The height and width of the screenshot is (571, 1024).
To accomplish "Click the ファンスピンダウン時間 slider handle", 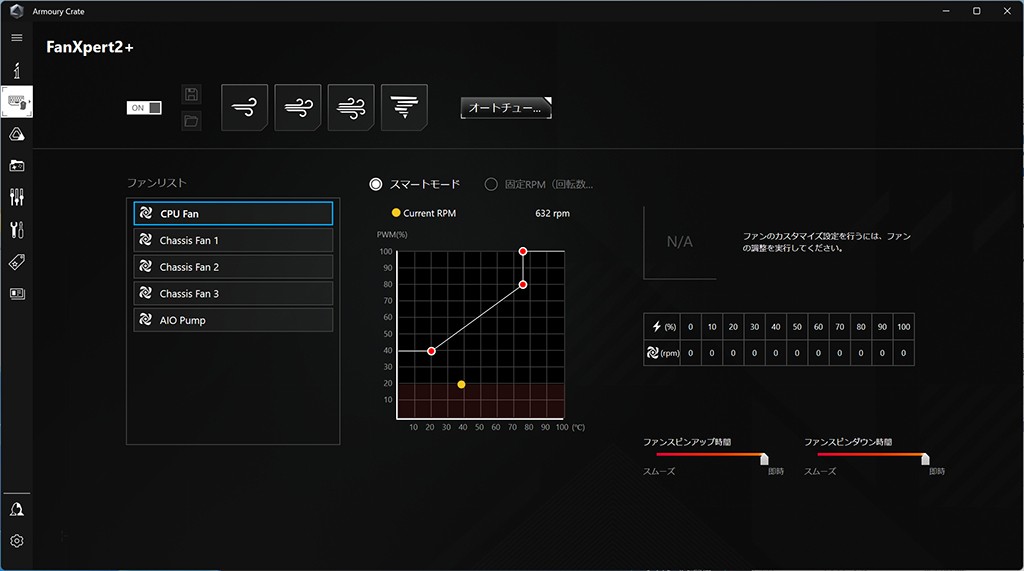I will pos(925,459).
